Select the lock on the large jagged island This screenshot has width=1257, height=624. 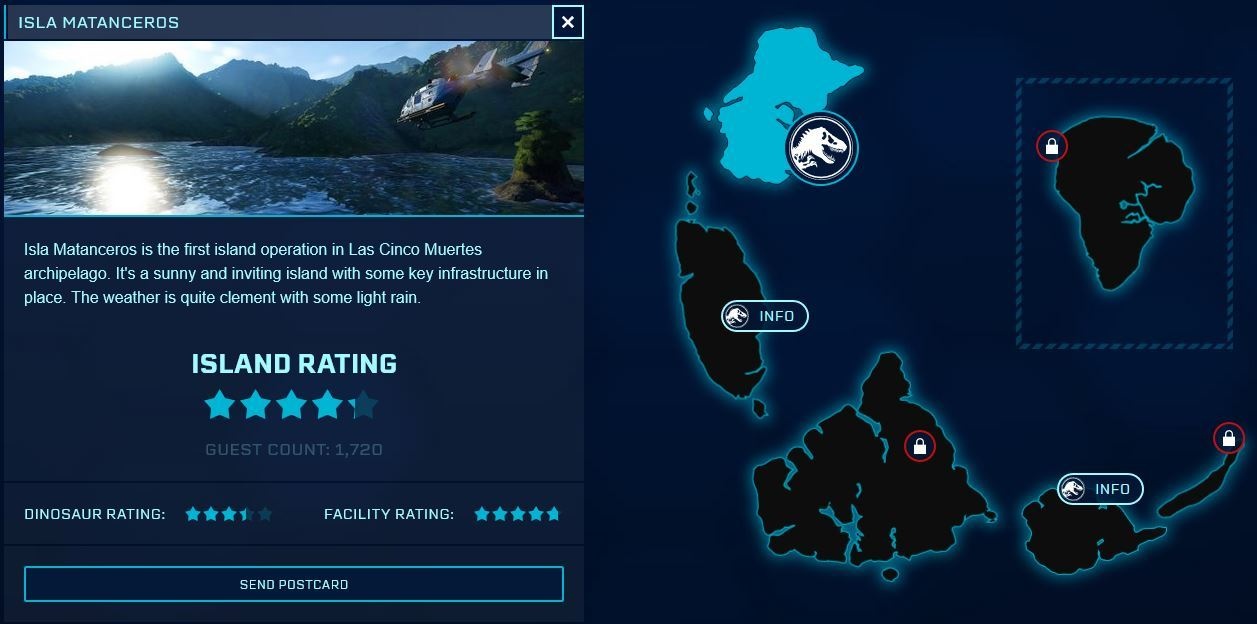[919, 446]
